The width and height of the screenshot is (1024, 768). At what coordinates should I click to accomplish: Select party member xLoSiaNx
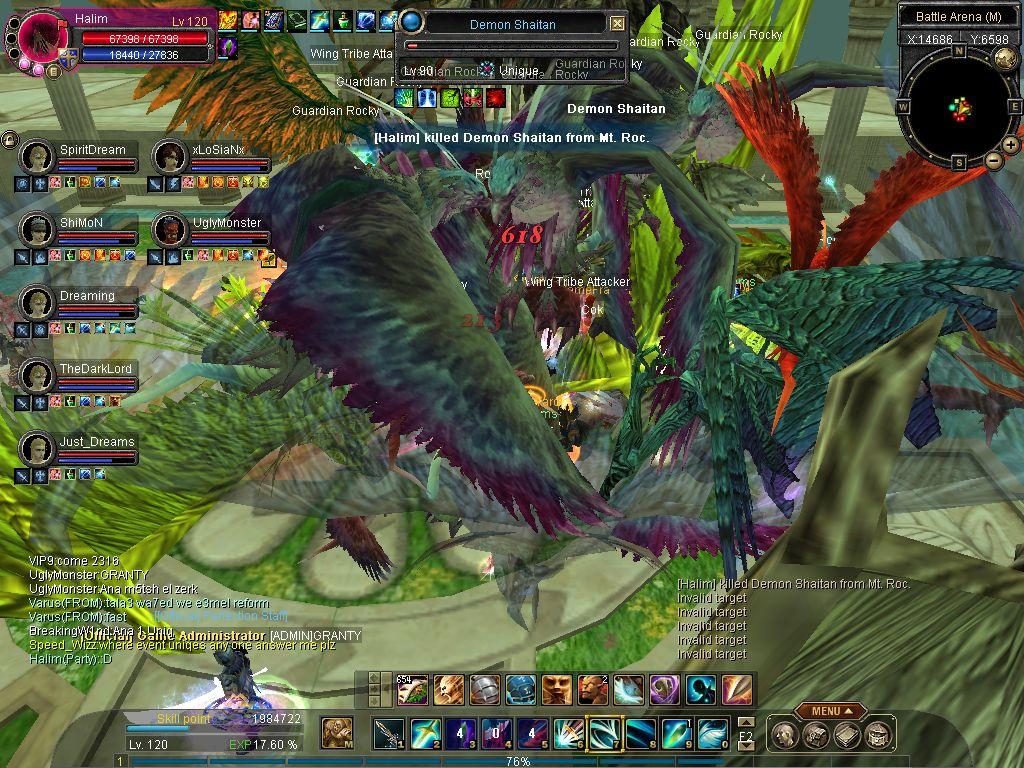click(x=169, y=157)
